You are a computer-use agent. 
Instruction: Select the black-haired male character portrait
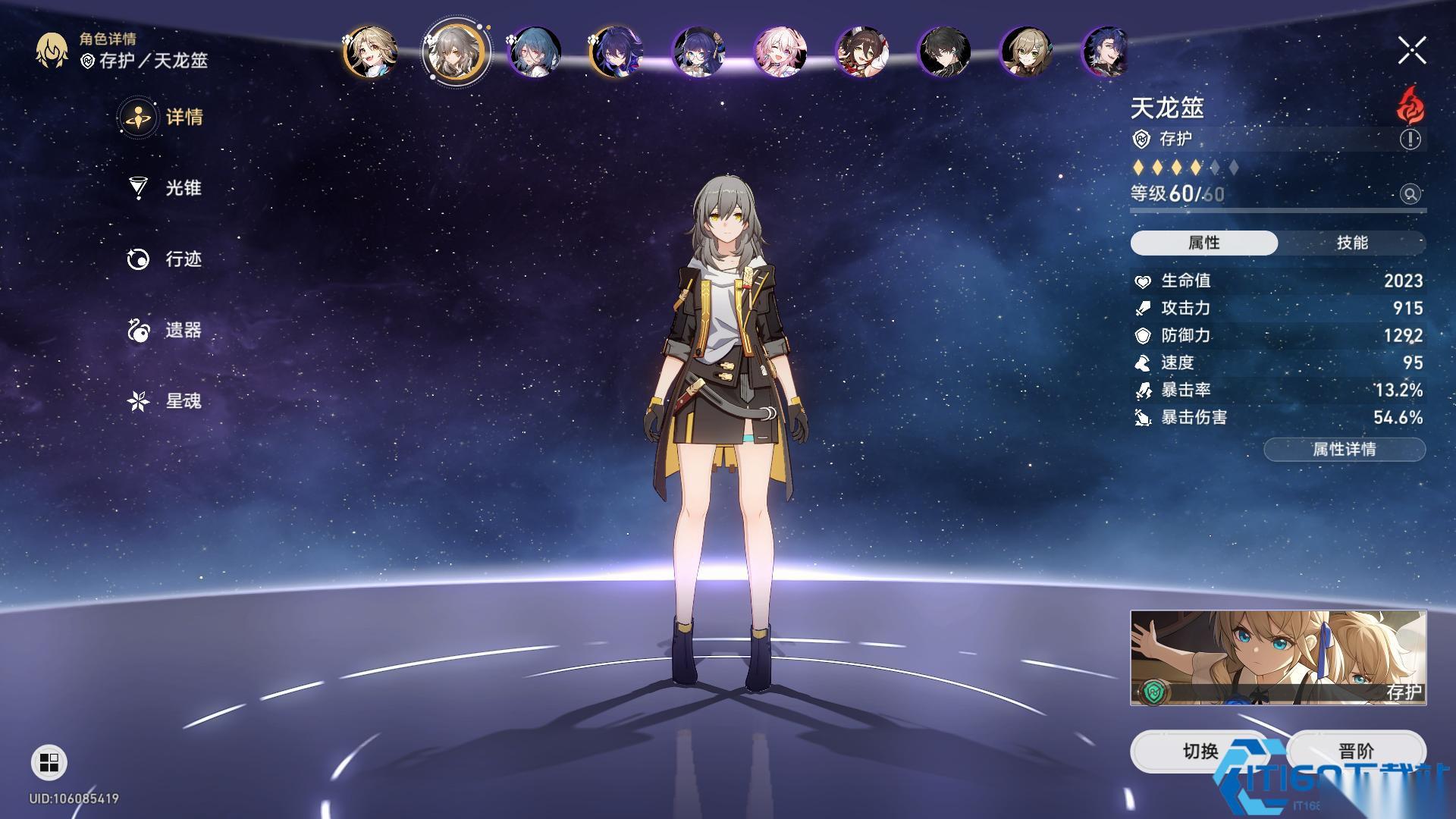click(x=943, y=52)
